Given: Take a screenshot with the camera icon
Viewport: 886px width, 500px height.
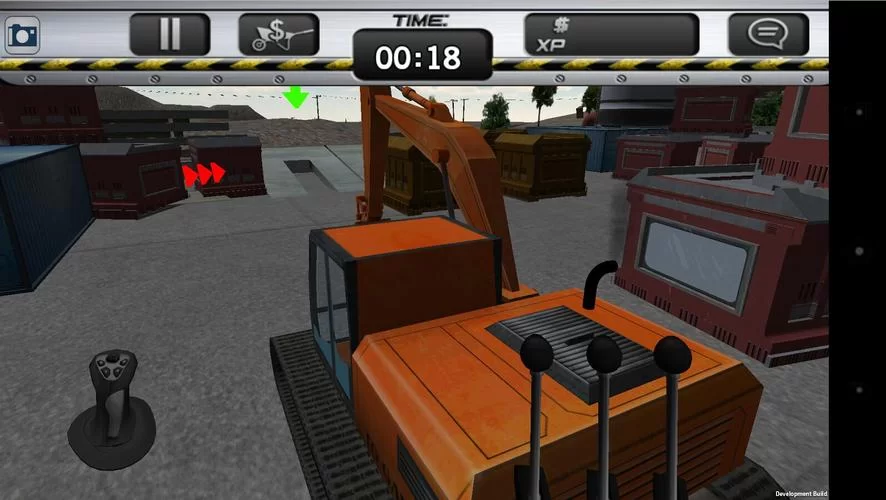Looking at the screenshot, I should click(x=22, y=35).
